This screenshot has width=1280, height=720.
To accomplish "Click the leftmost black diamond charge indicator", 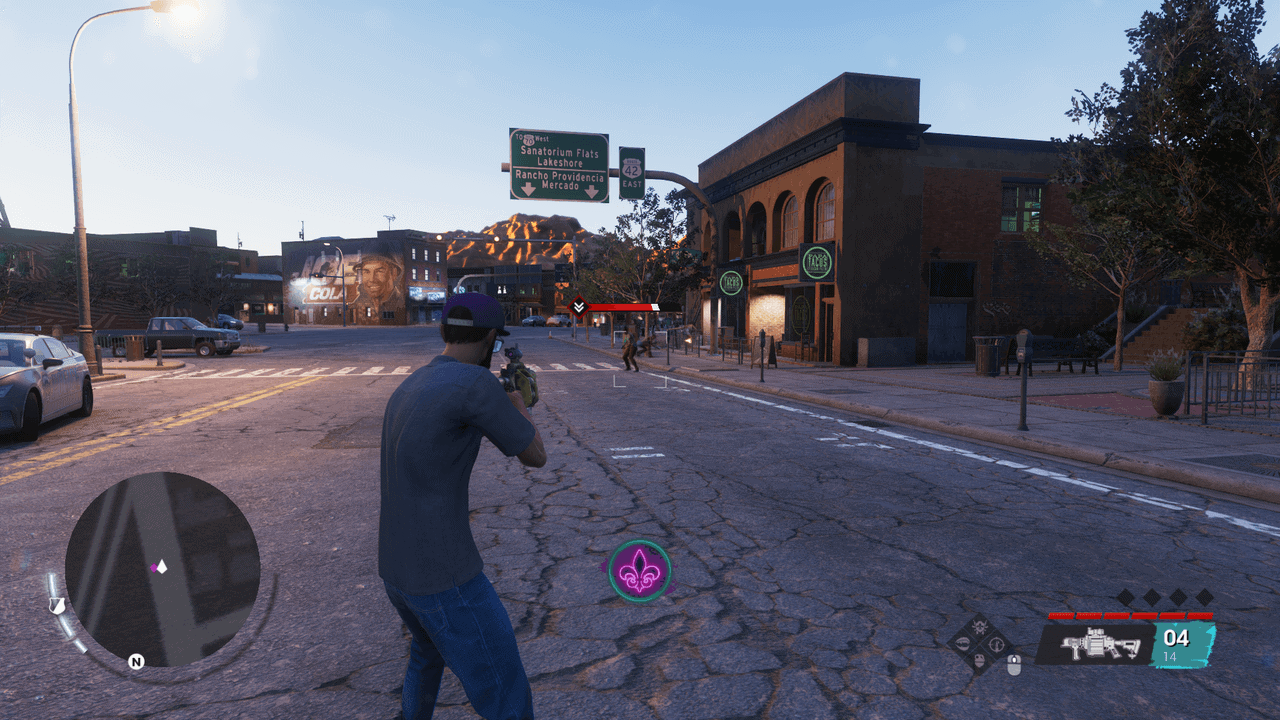I will [1128, 597].
